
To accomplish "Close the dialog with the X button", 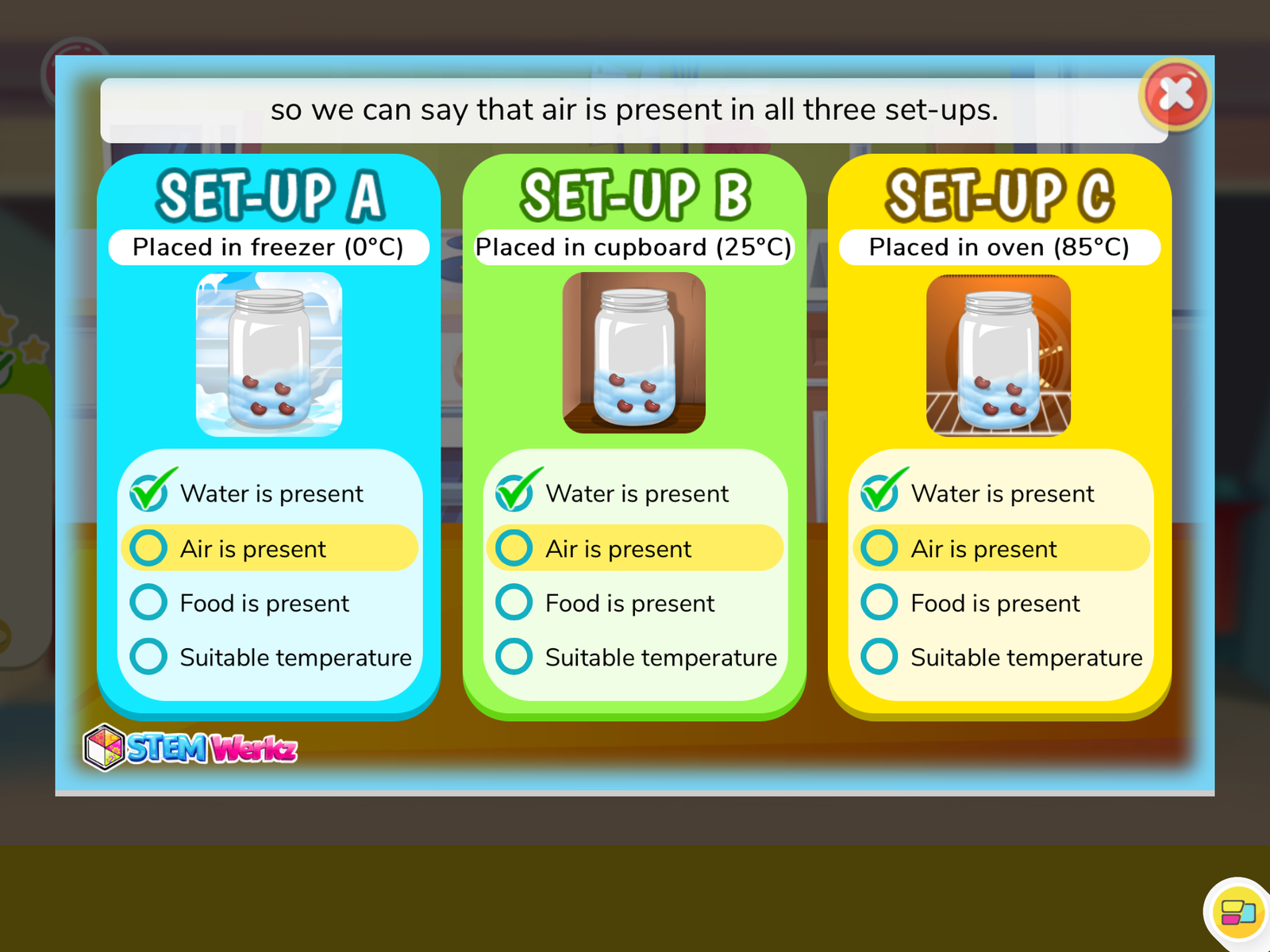I will coord(1175,94).
